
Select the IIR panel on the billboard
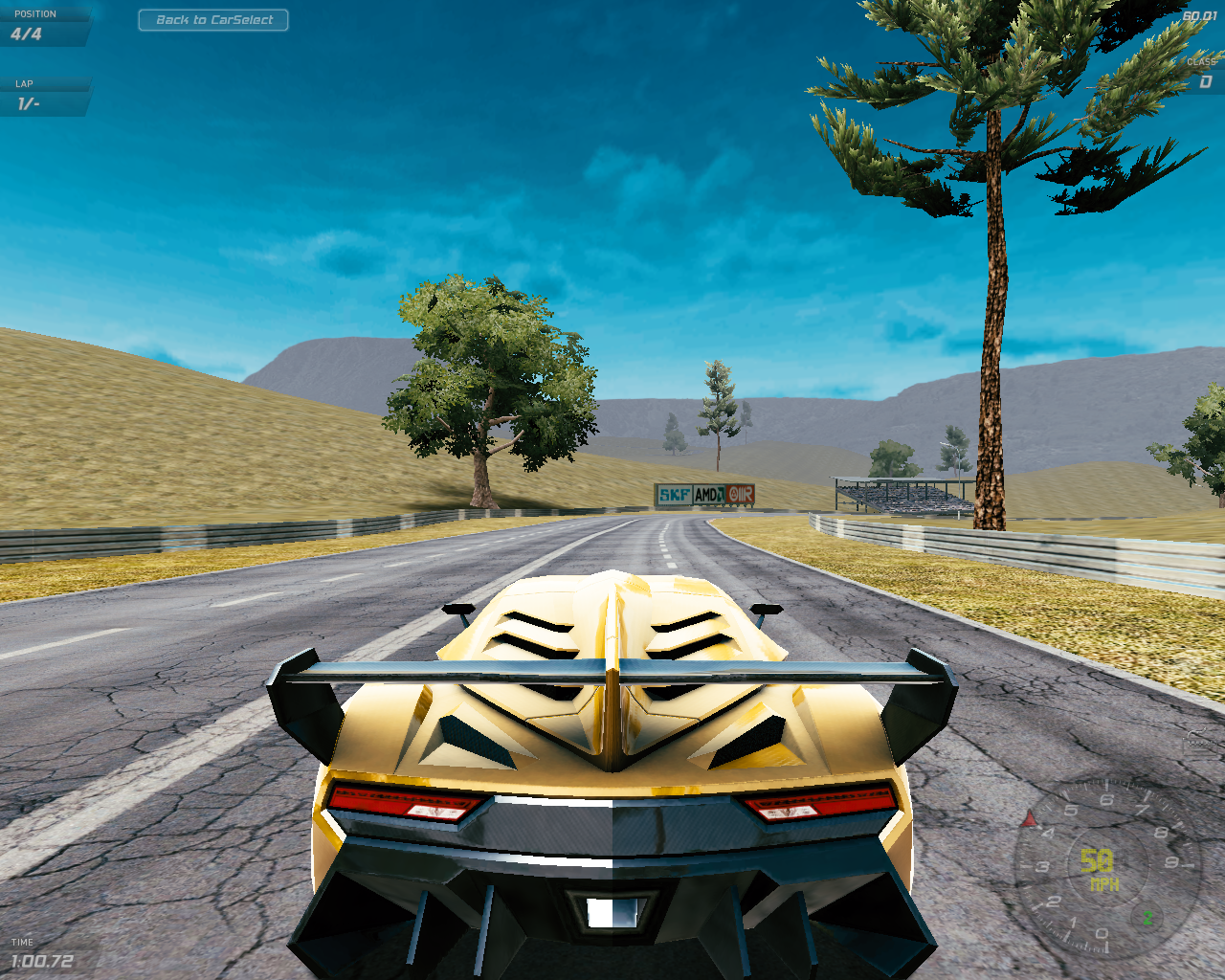click(740, 494)
